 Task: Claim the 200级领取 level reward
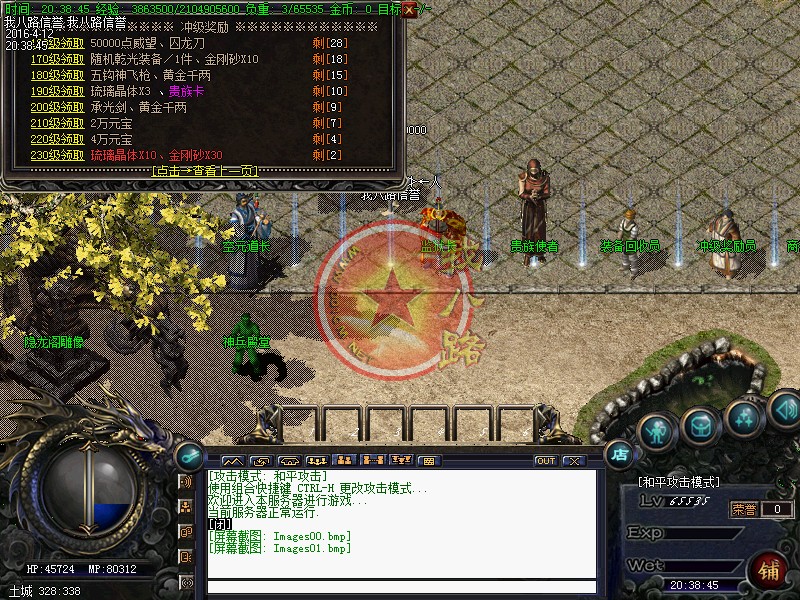click(x=58, y=108)
